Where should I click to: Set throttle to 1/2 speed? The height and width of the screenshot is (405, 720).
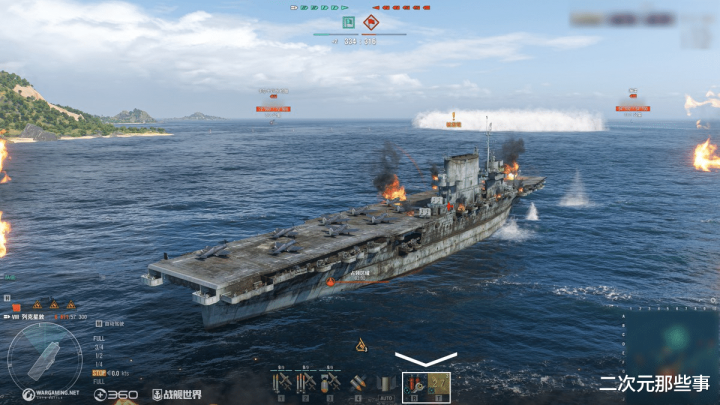click(x=98, y=355)
